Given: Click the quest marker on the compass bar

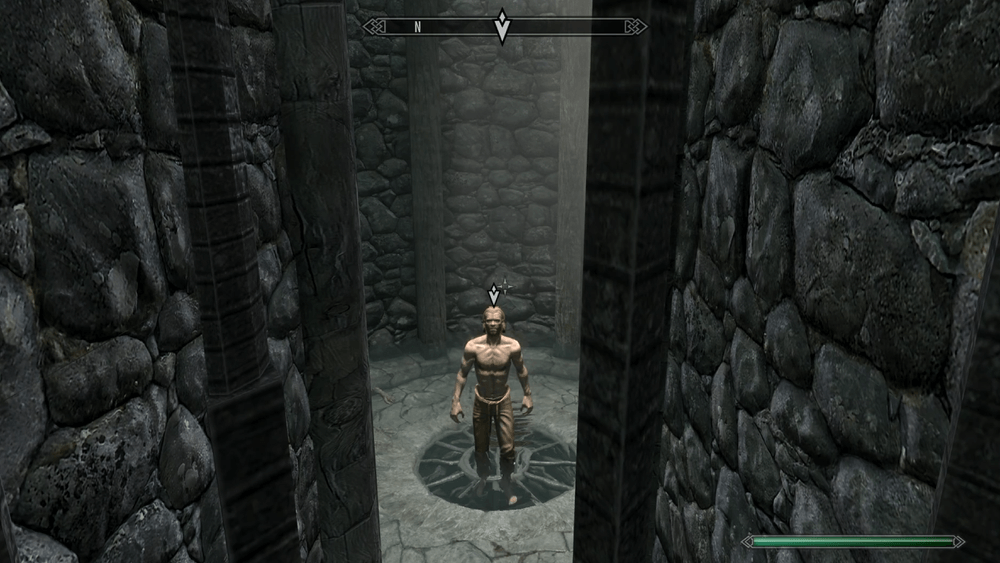Looking at the screenshot, I should [502, 27].
